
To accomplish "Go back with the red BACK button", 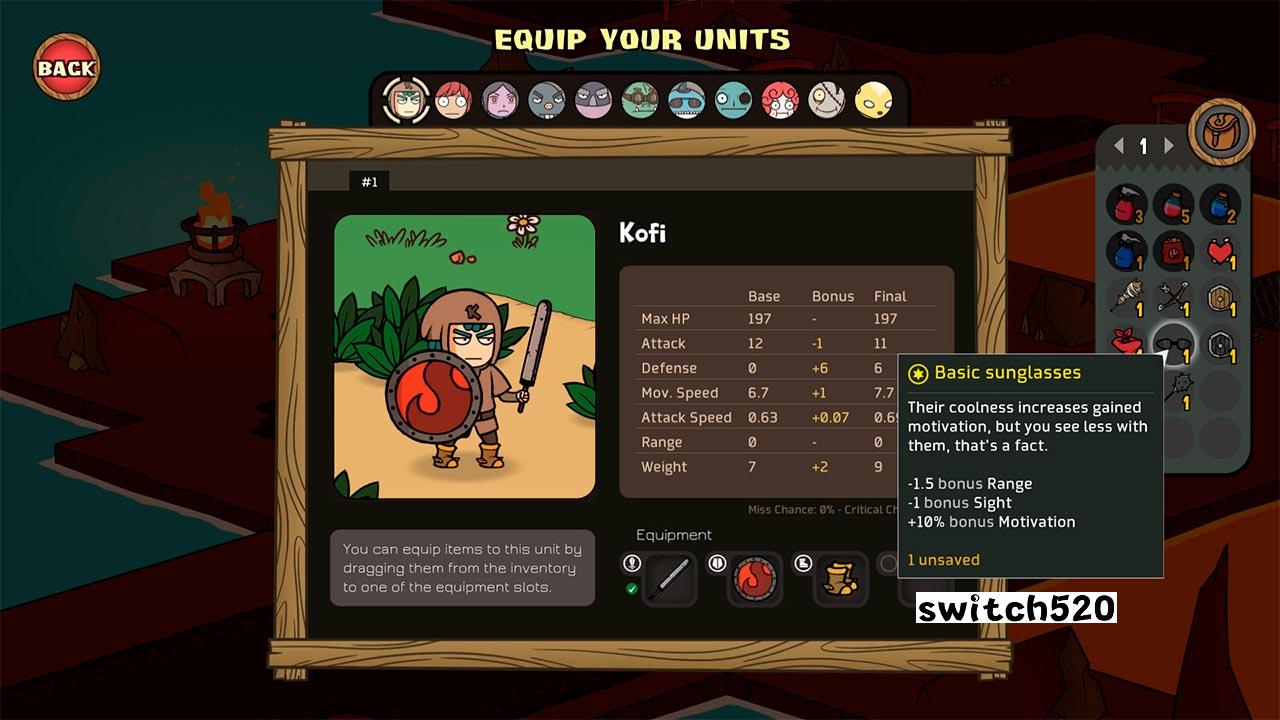I will 66,68.
